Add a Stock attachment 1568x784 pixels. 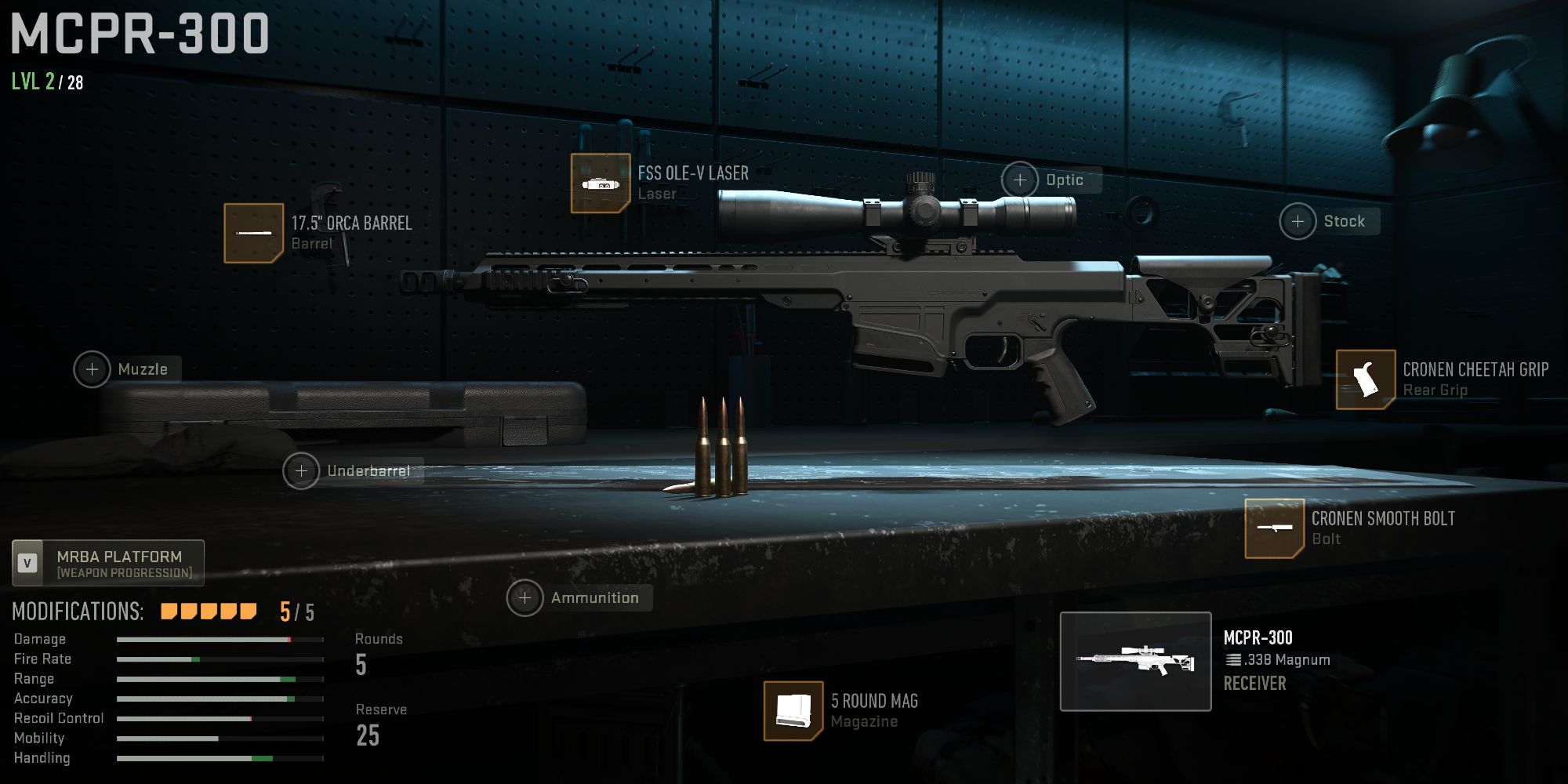[1298, 221]
